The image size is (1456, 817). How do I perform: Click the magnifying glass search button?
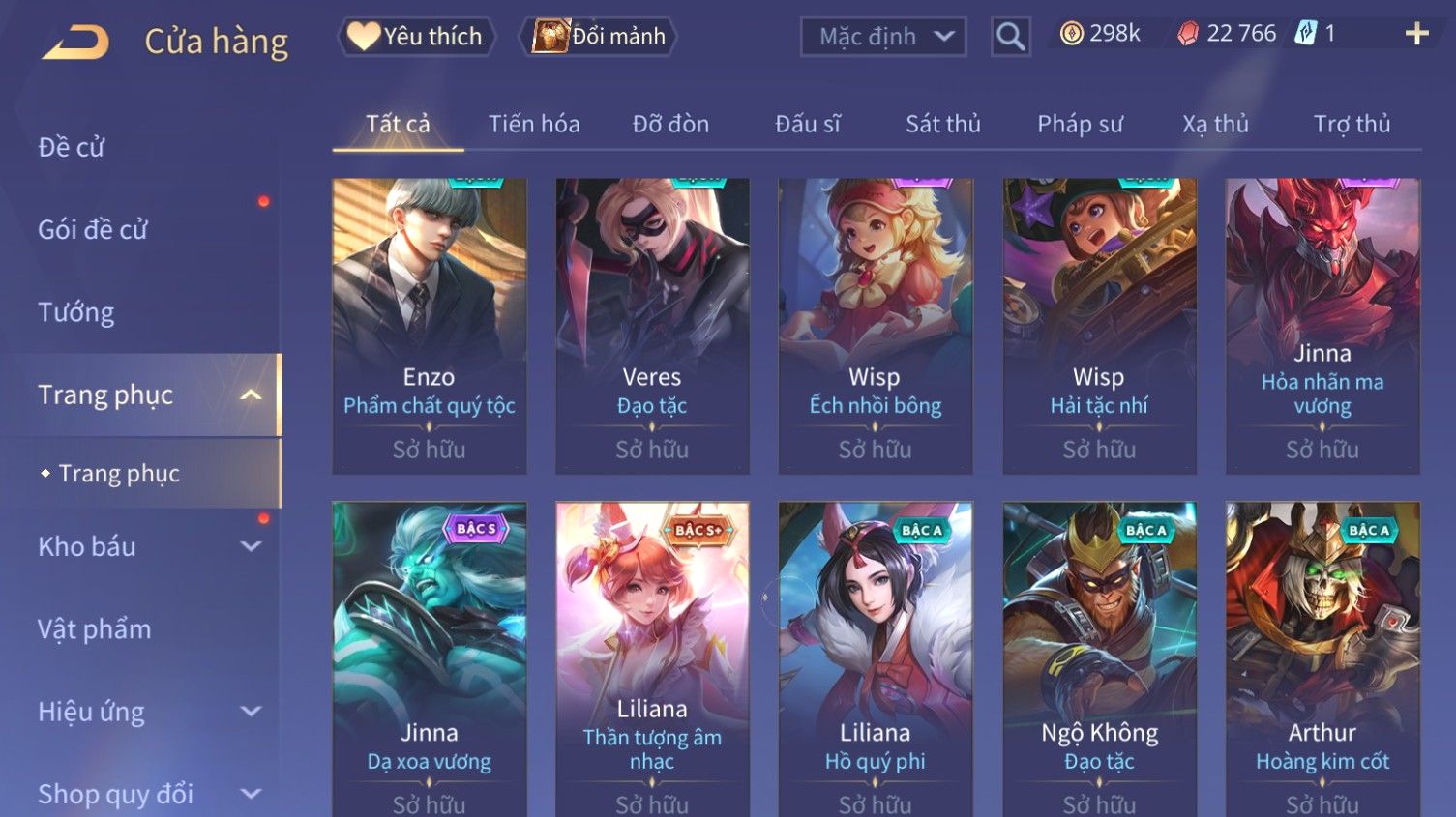(1010, 37)
